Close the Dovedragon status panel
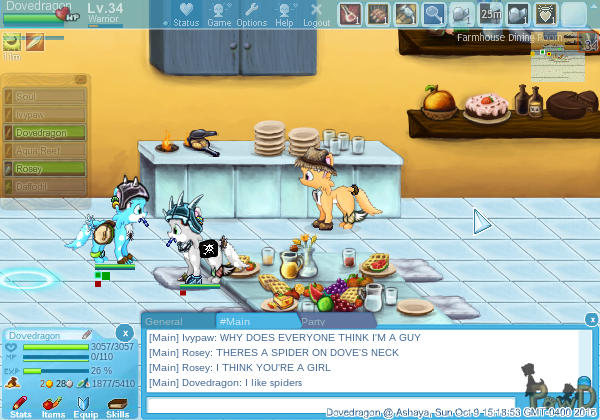The height and width of the screenshot is (420, 600). (124, 332)
